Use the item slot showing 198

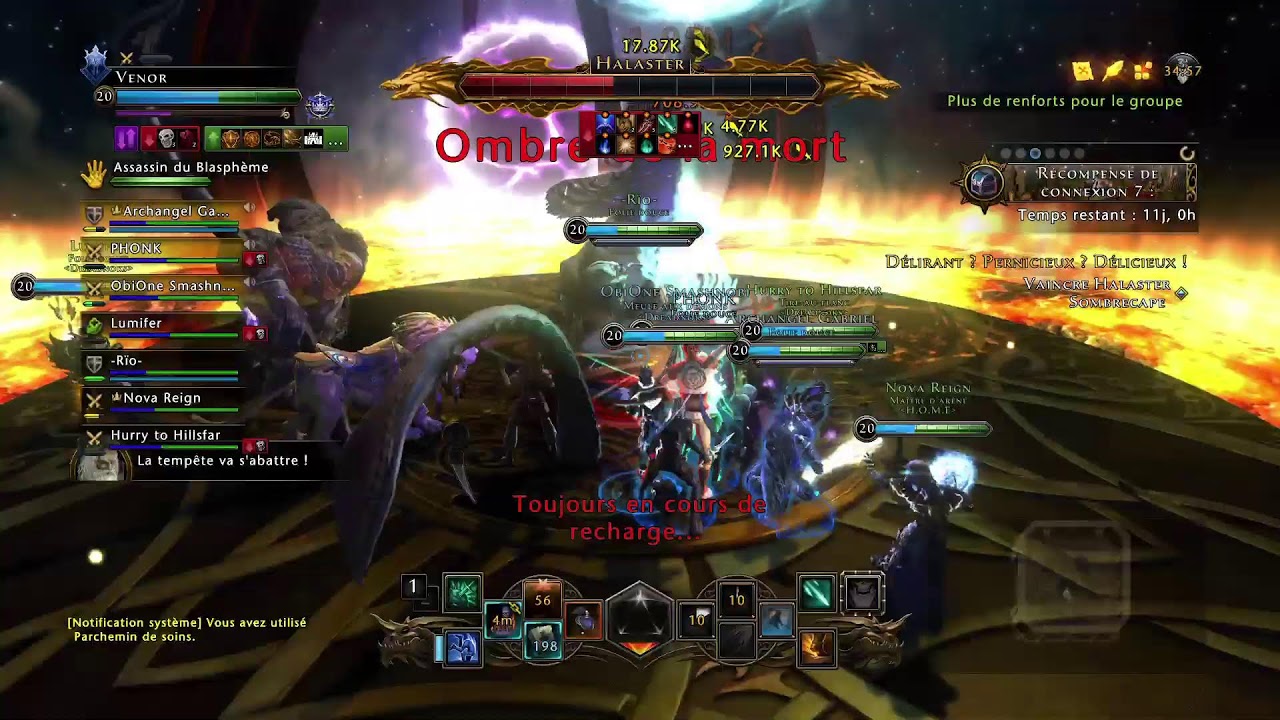pyautogui.click(x=543, y=640)
